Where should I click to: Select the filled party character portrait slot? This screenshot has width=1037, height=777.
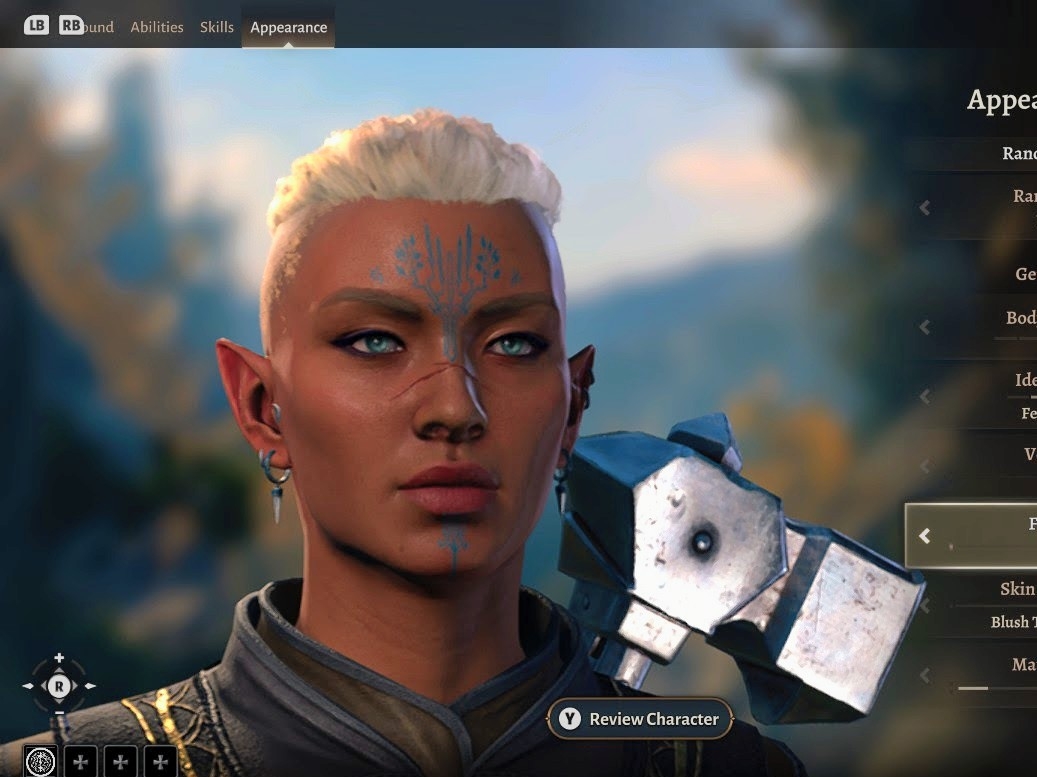41,762
